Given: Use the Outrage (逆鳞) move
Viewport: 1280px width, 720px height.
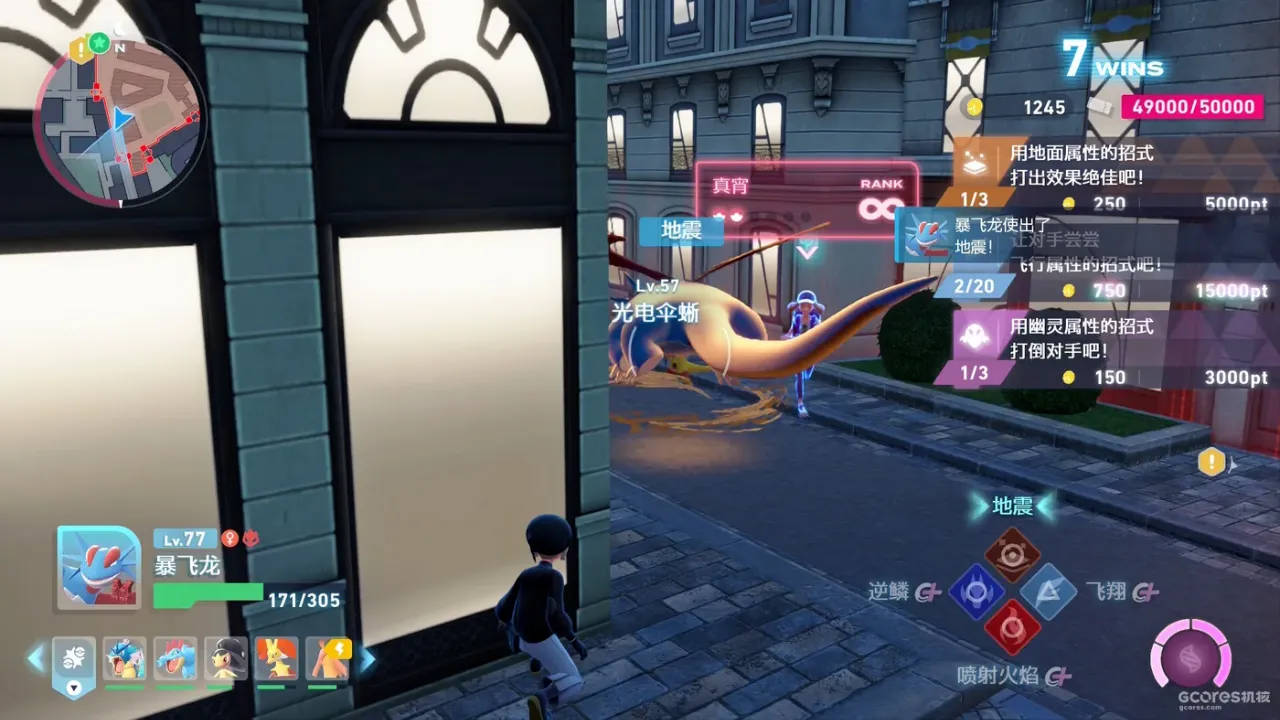Looking at the screenshot, I should pyautogui.click(x=974, y=591).
